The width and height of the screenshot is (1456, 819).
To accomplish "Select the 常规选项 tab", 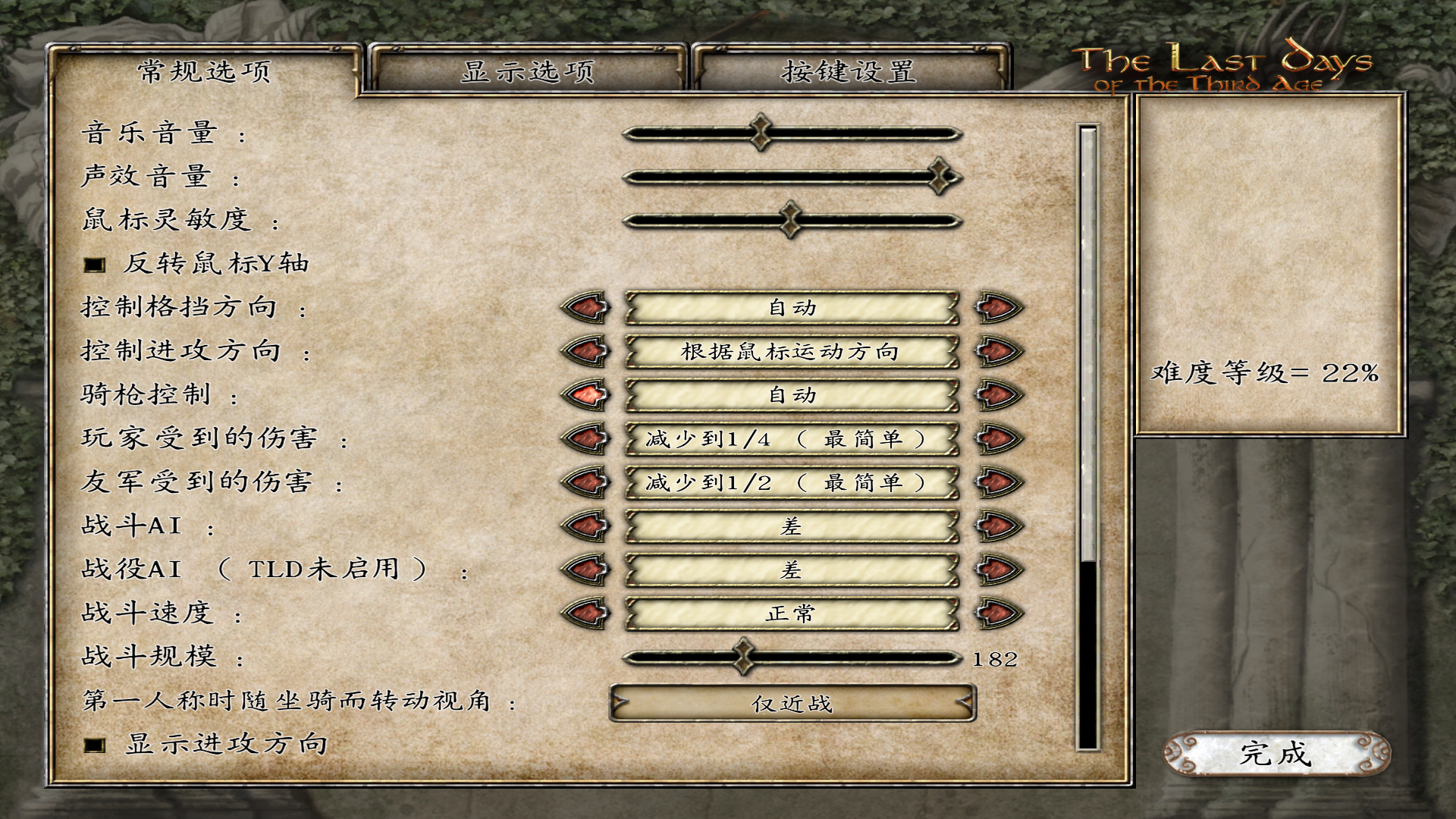I will coord(204,71).
